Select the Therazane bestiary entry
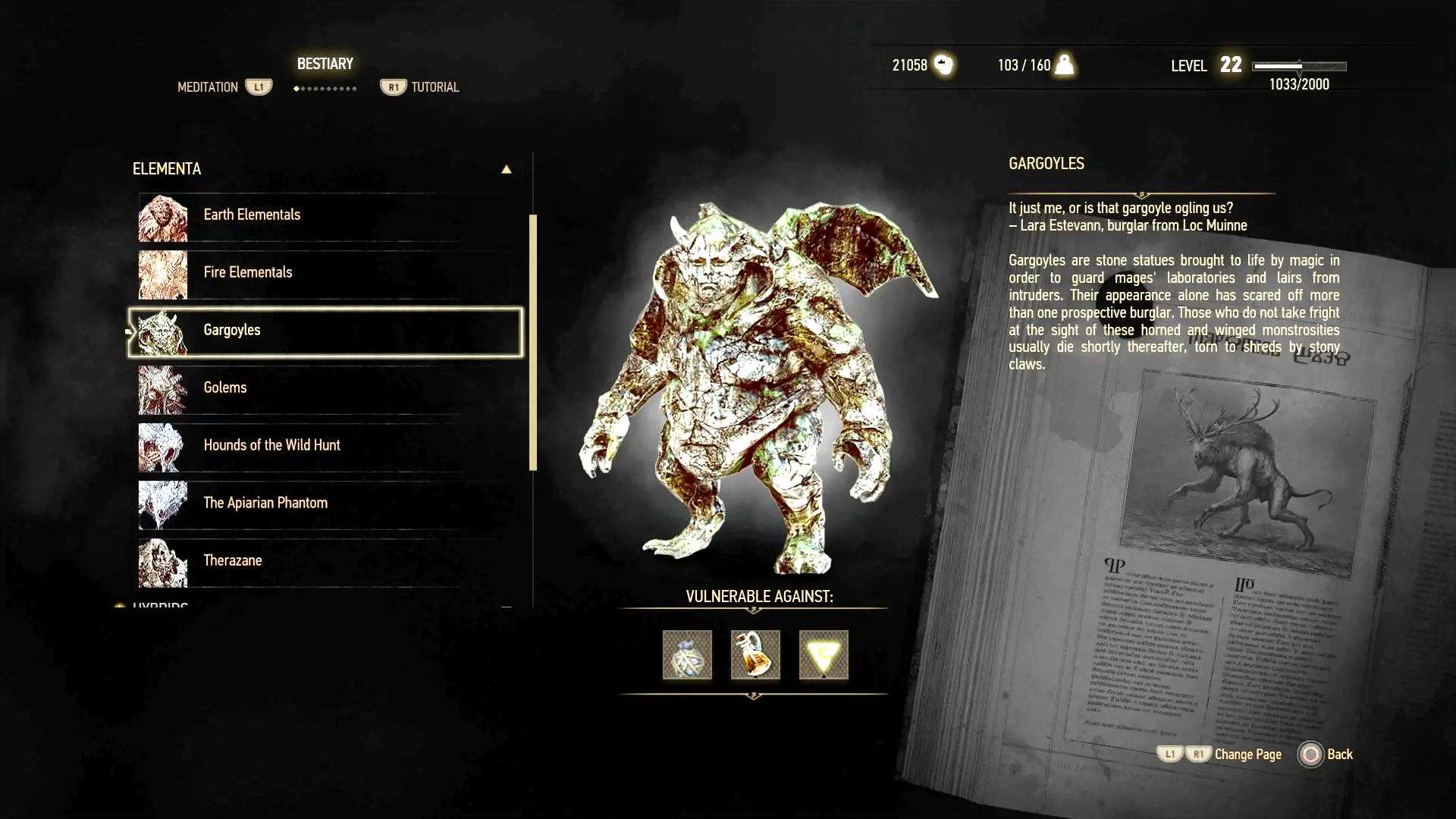 click(233, 561)
